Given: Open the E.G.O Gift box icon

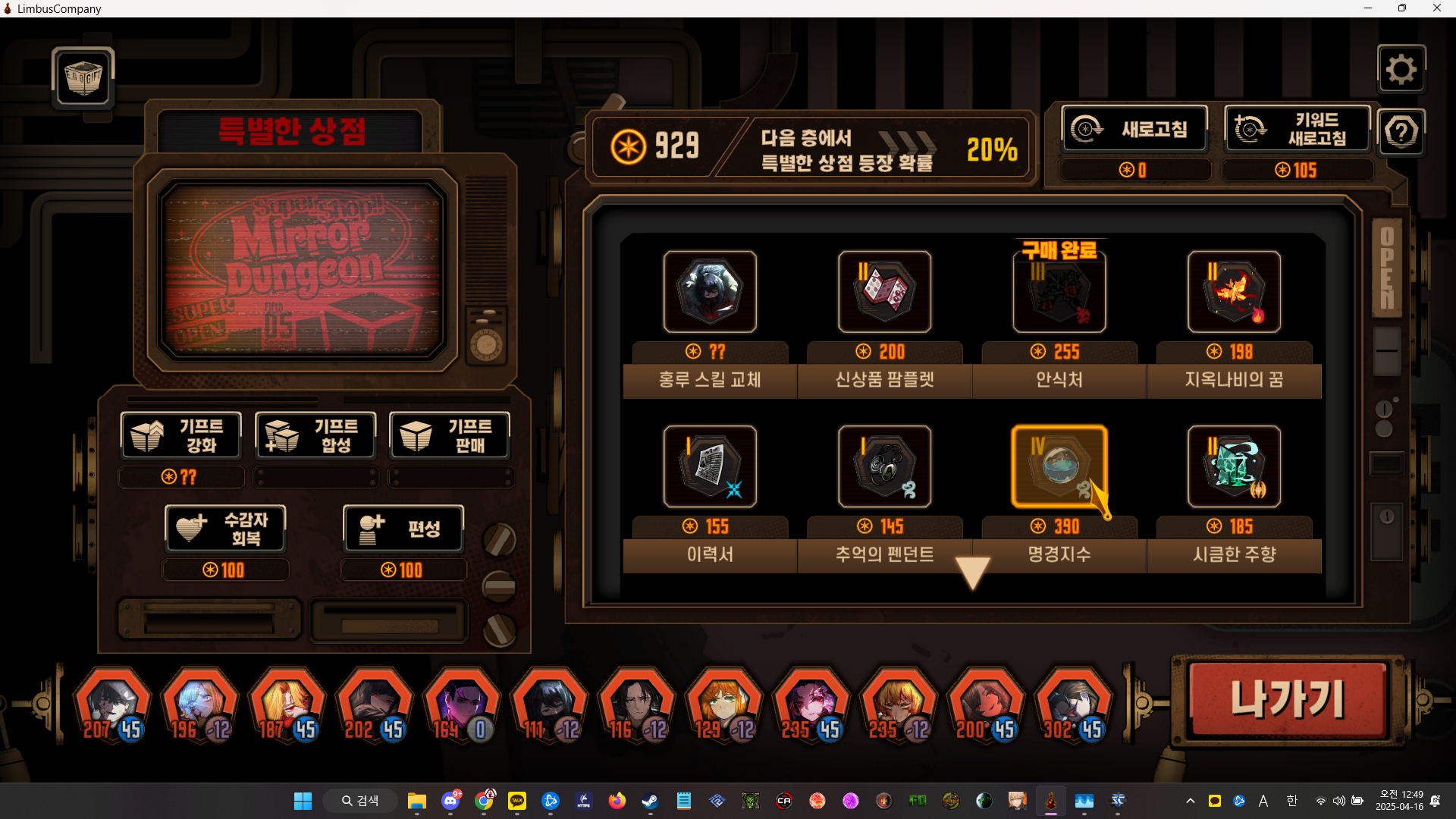Looking at the screenshot, I should pyautogui.click(x=83, y=77).
